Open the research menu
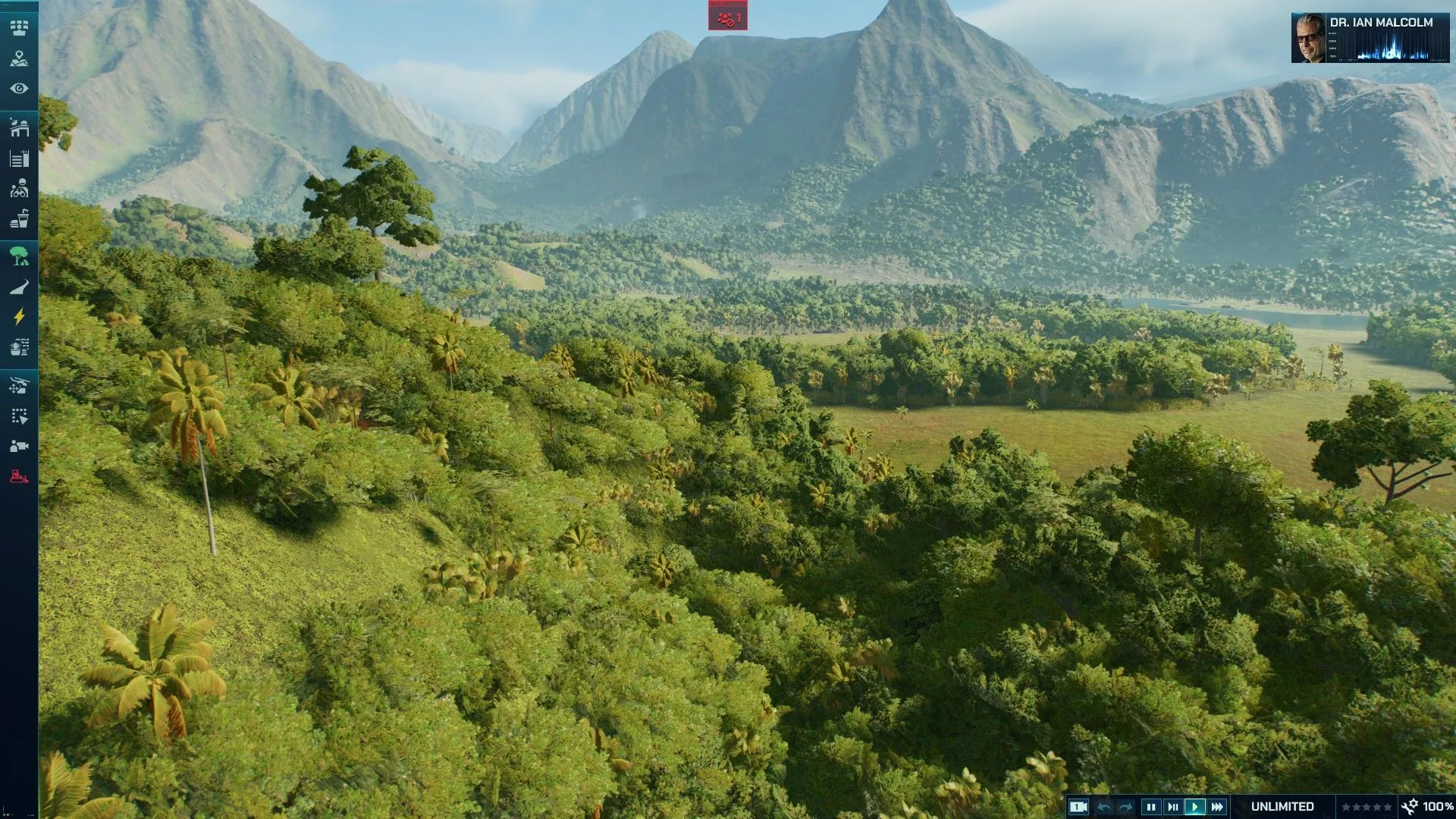This screenshot has width=1456, height=819. pyautogui.click(x=20, y=160)
